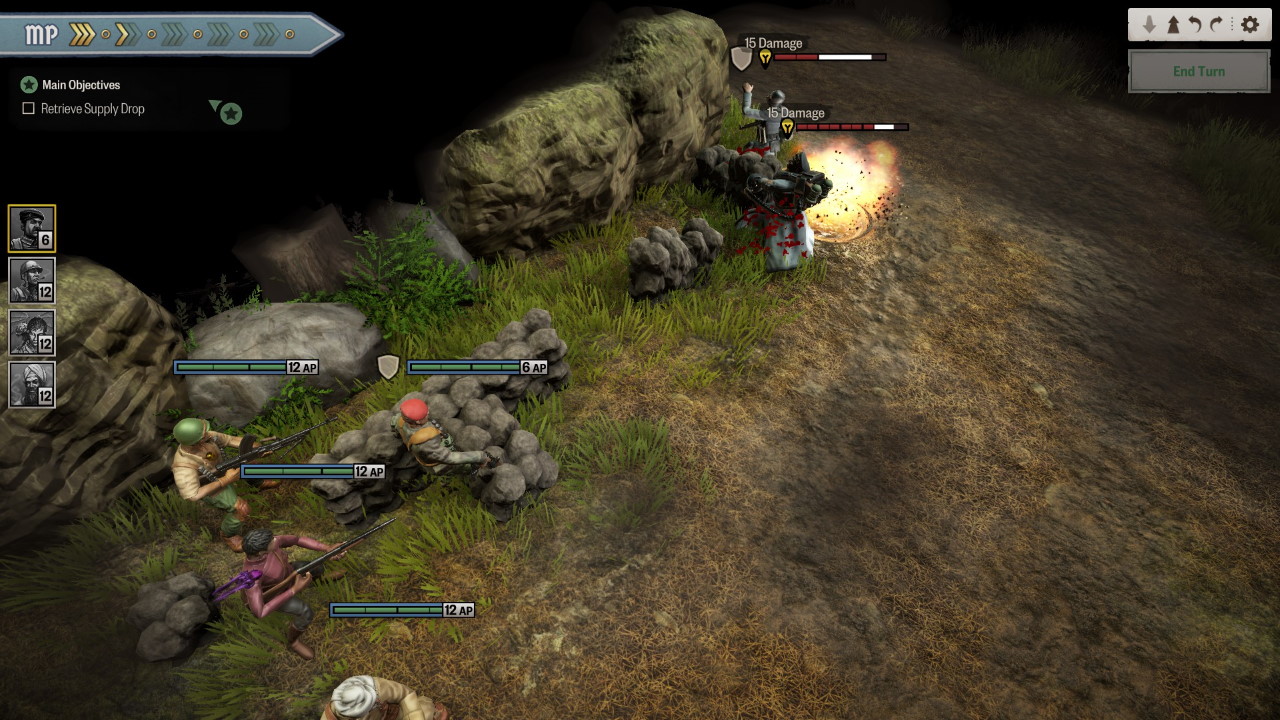Select the helmeted soldier portrait
Screen dimensions: 1280x720
[32, 280]
